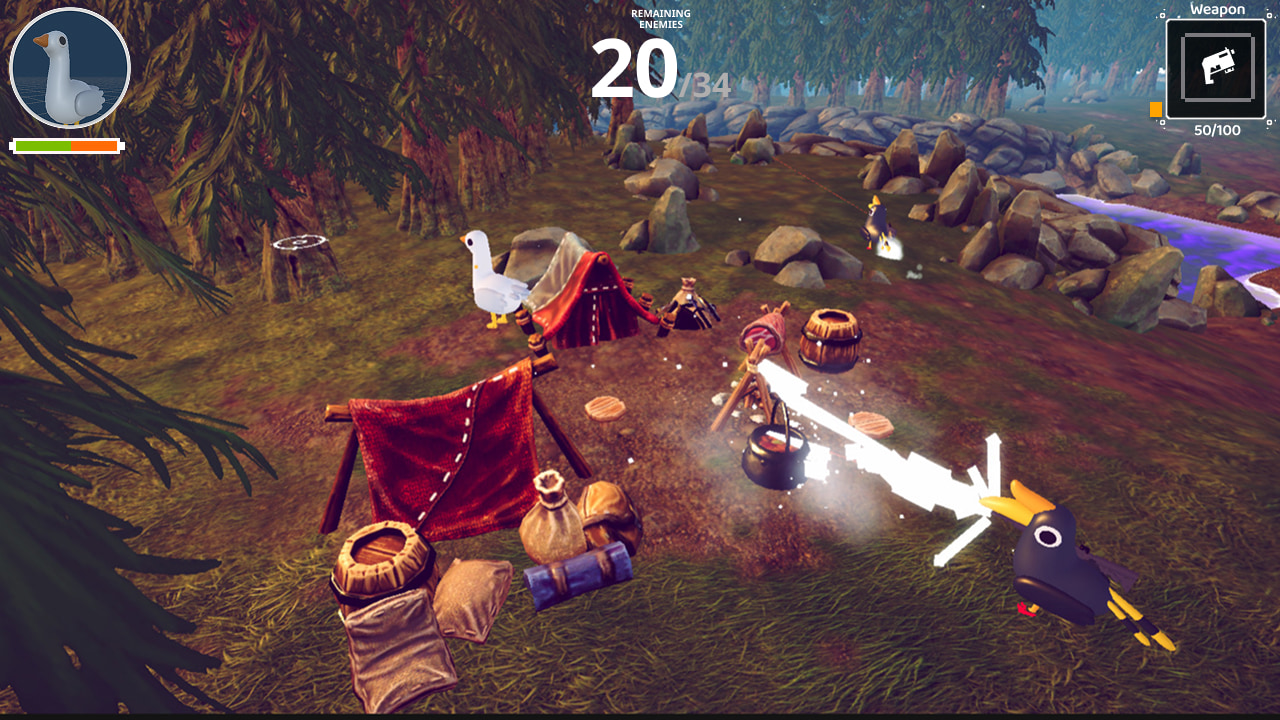Click the Weapon label above the slot

tap(1216, 9)
